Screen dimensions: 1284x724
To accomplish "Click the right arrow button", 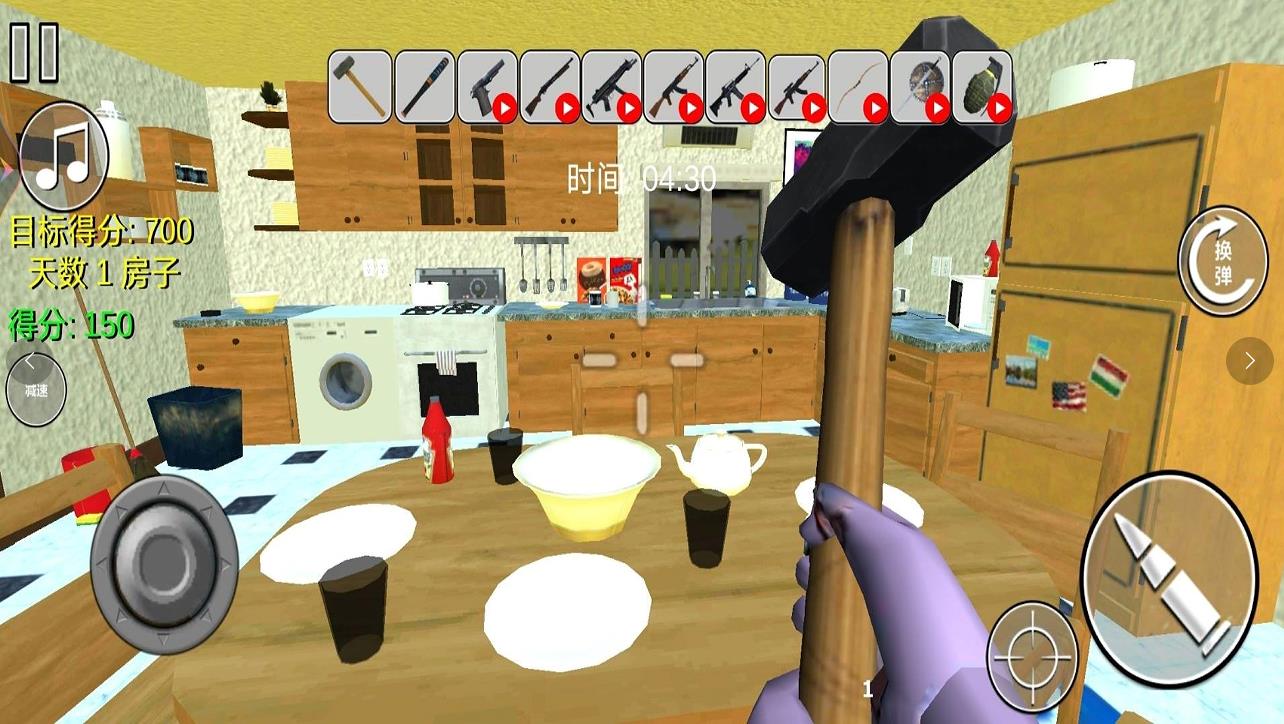I will (x=1250, y=360).
